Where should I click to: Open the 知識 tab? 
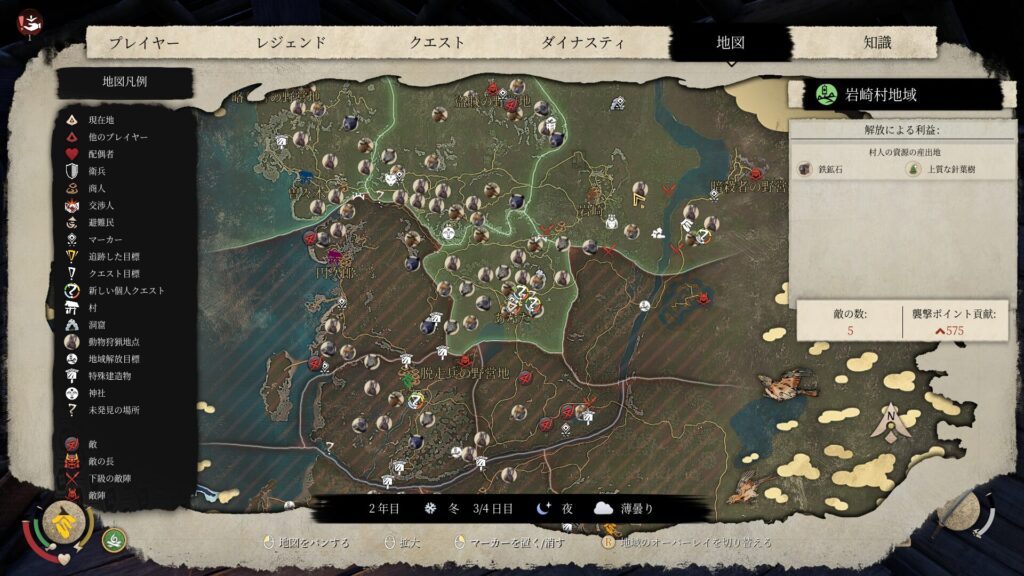[x=877, y=43]
